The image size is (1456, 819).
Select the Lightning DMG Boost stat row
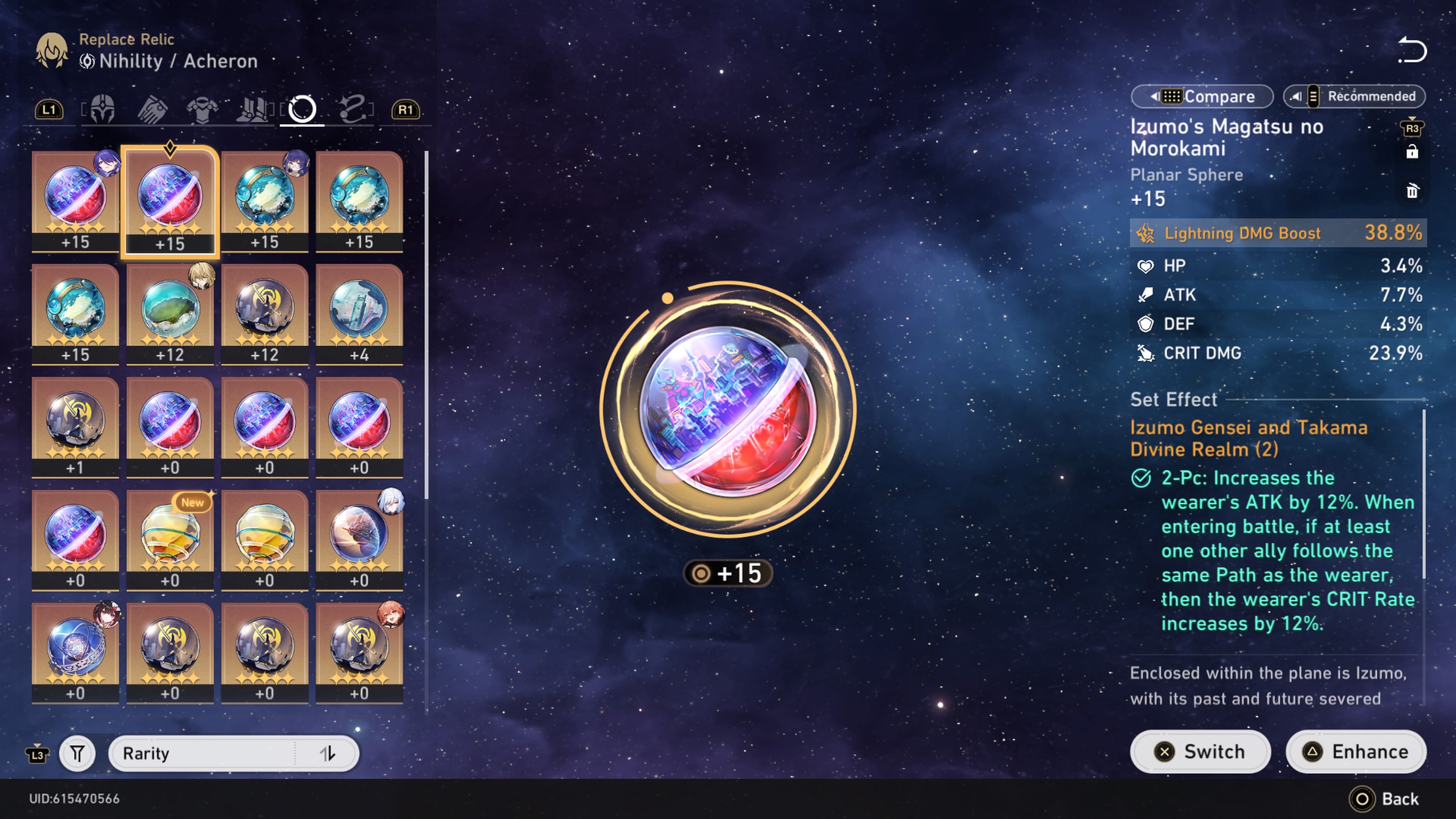1277,233
